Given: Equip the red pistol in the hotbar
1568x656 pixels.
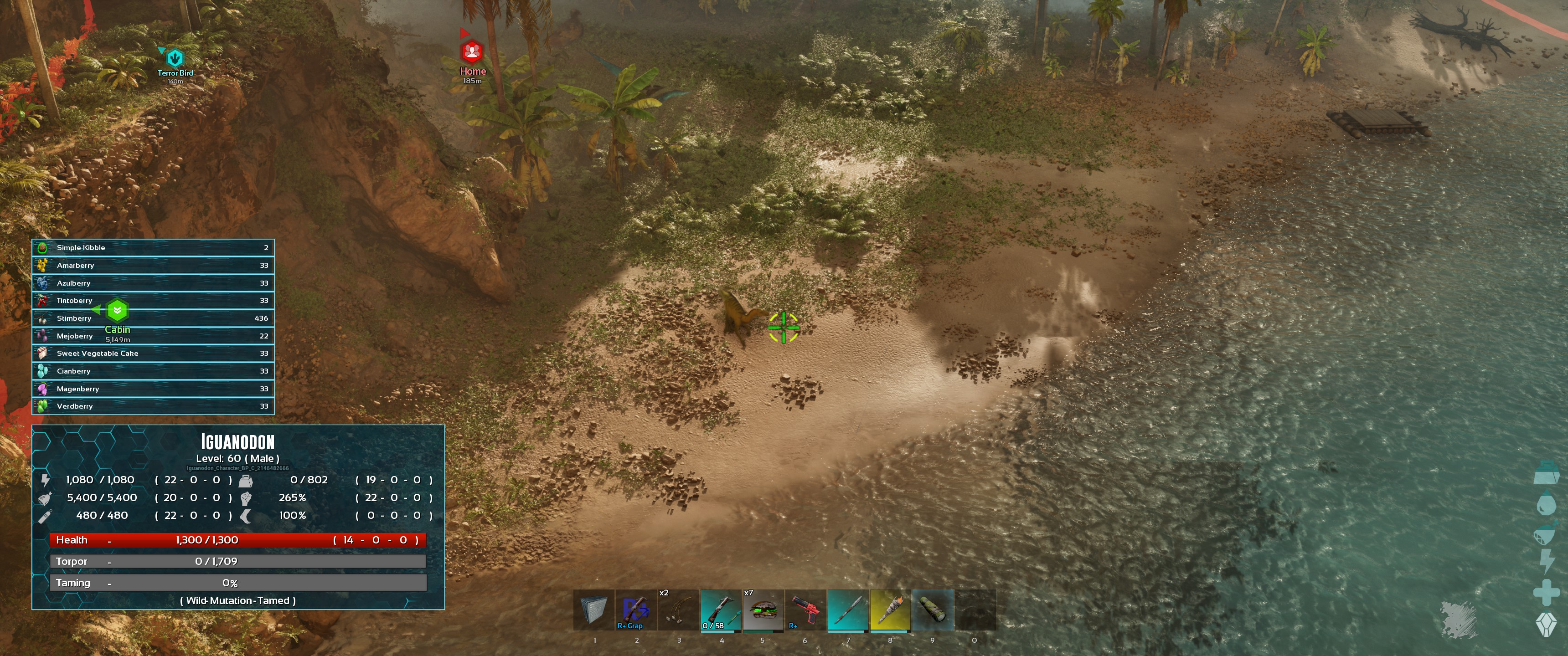Looking at the screenshot, I should click(805, 610).
